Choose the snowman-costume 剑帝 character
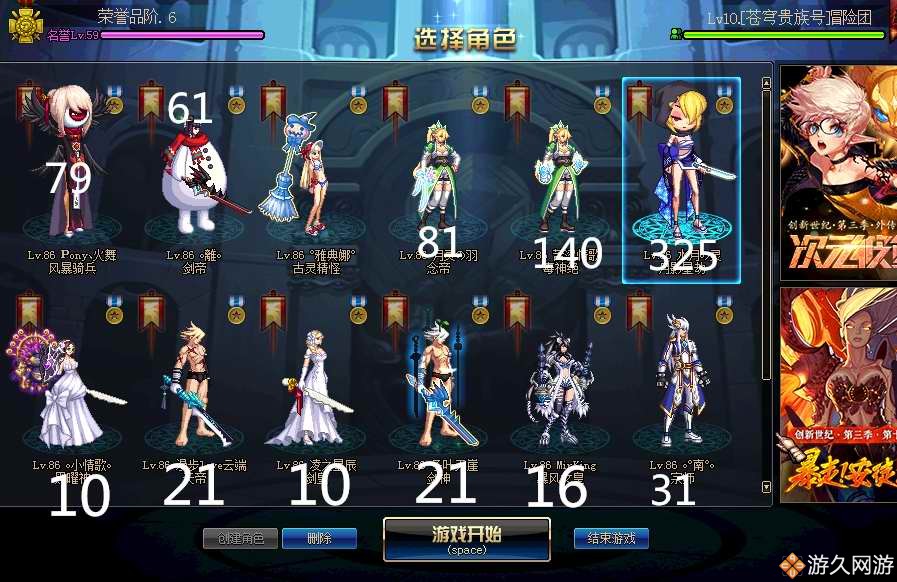The height and width of the screenshot is (582, 897). (x=195, y=180)
